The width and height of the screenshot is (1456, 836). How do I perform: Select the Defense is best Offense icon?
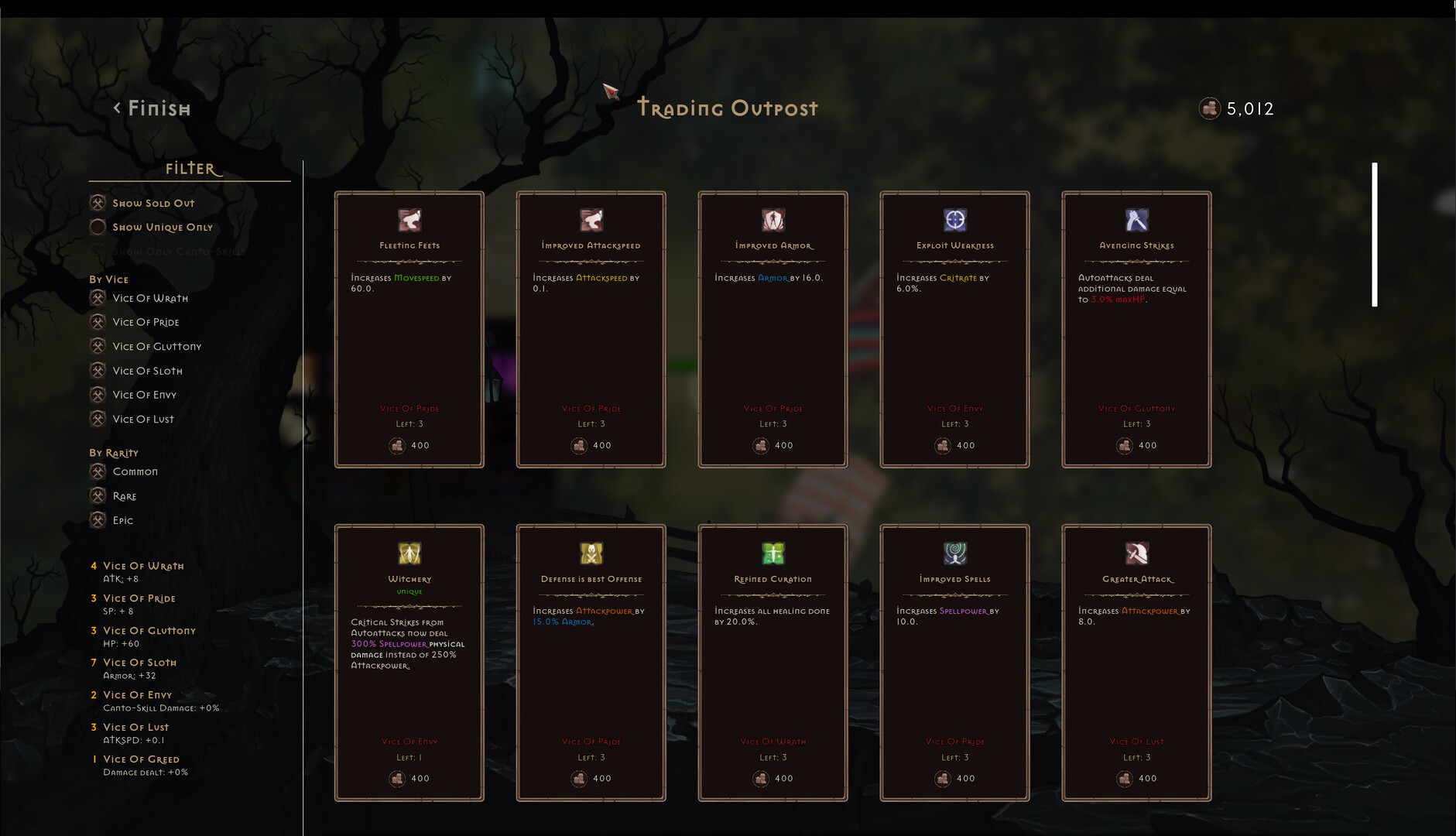click(591, 553)
